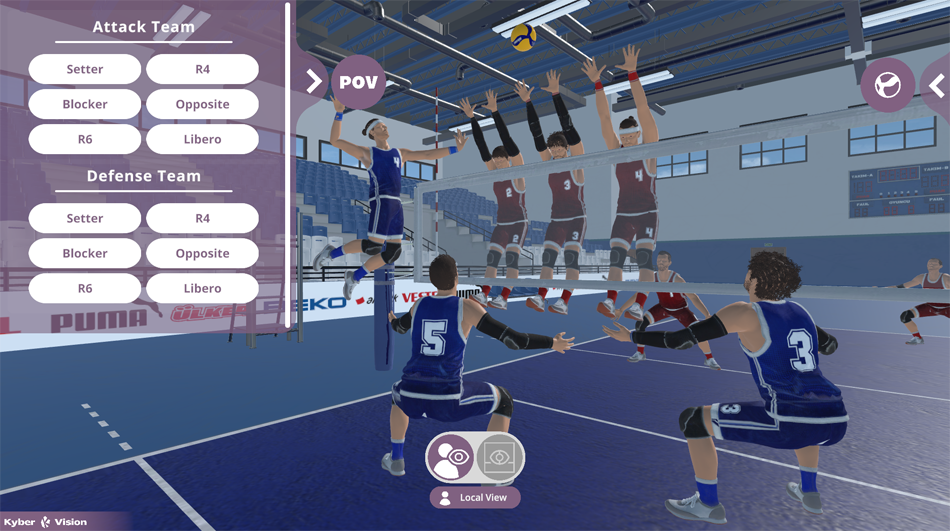
Task: Choose the Defense Team R6 button
Action: click(85, 288)
